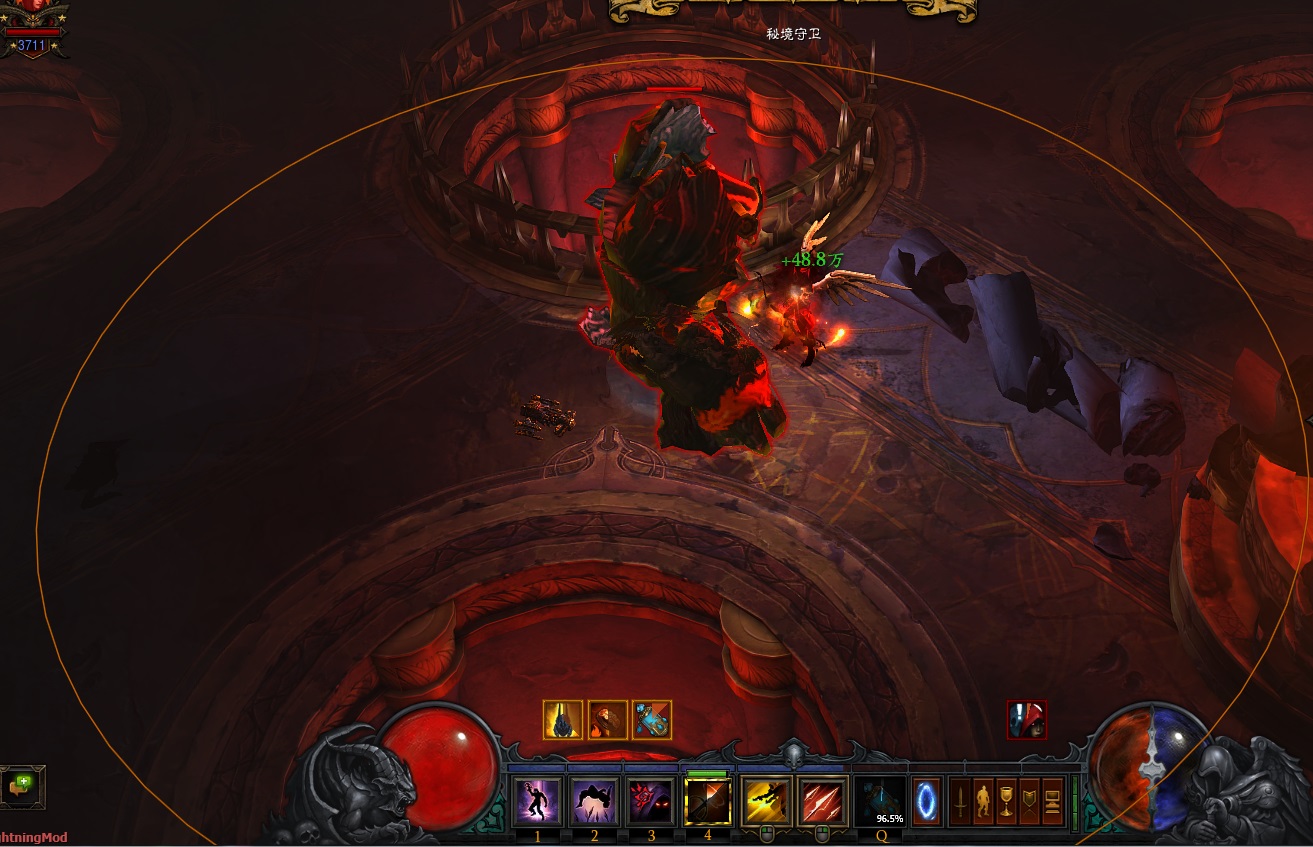
Task: Inspect the fiery bracer buff icon
Action: (607, 720)
